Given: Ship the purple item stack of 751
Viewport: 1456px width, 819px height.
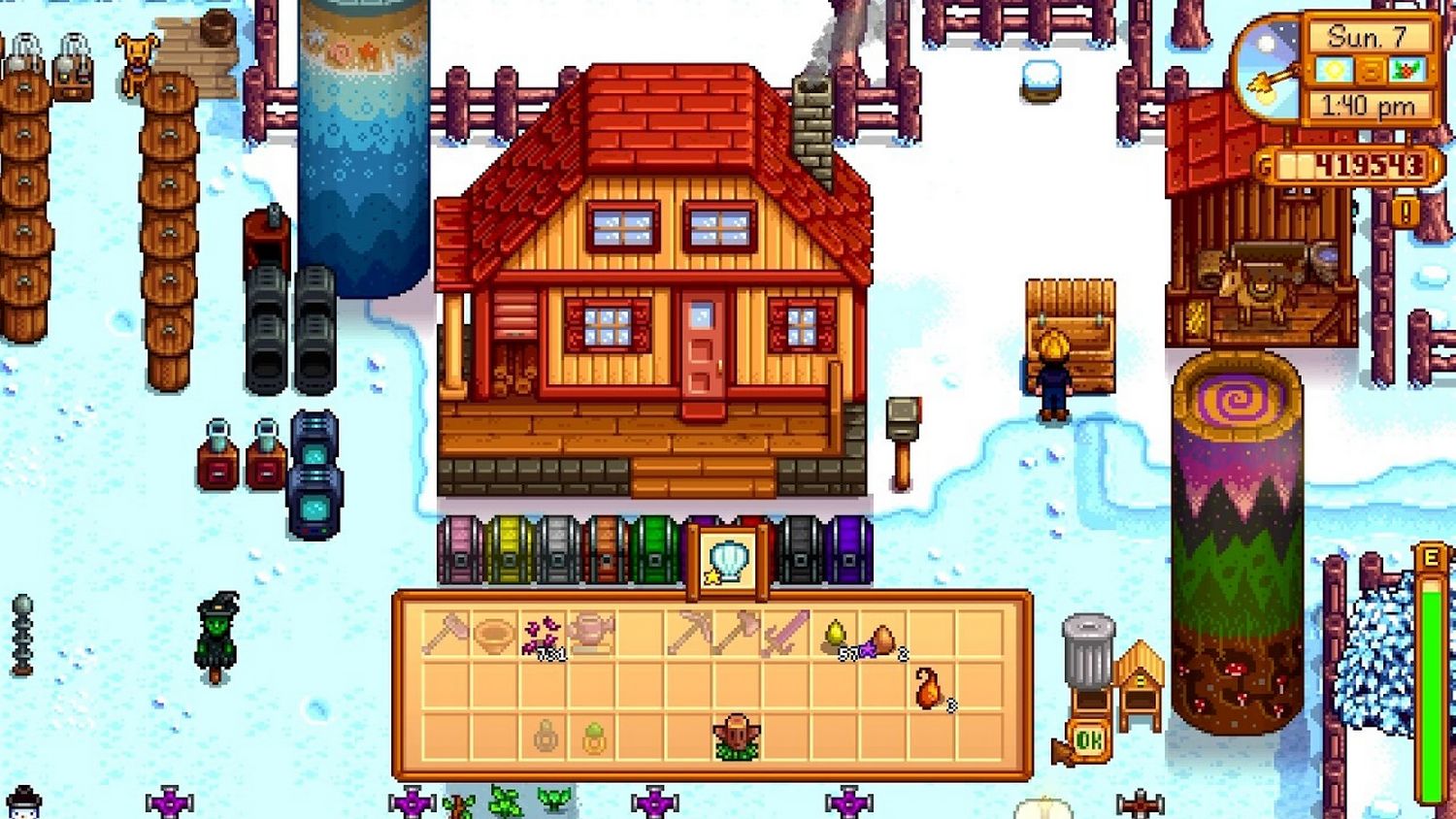Looking at the screenshot, I should pyautogui.click(x=543, y=636).
